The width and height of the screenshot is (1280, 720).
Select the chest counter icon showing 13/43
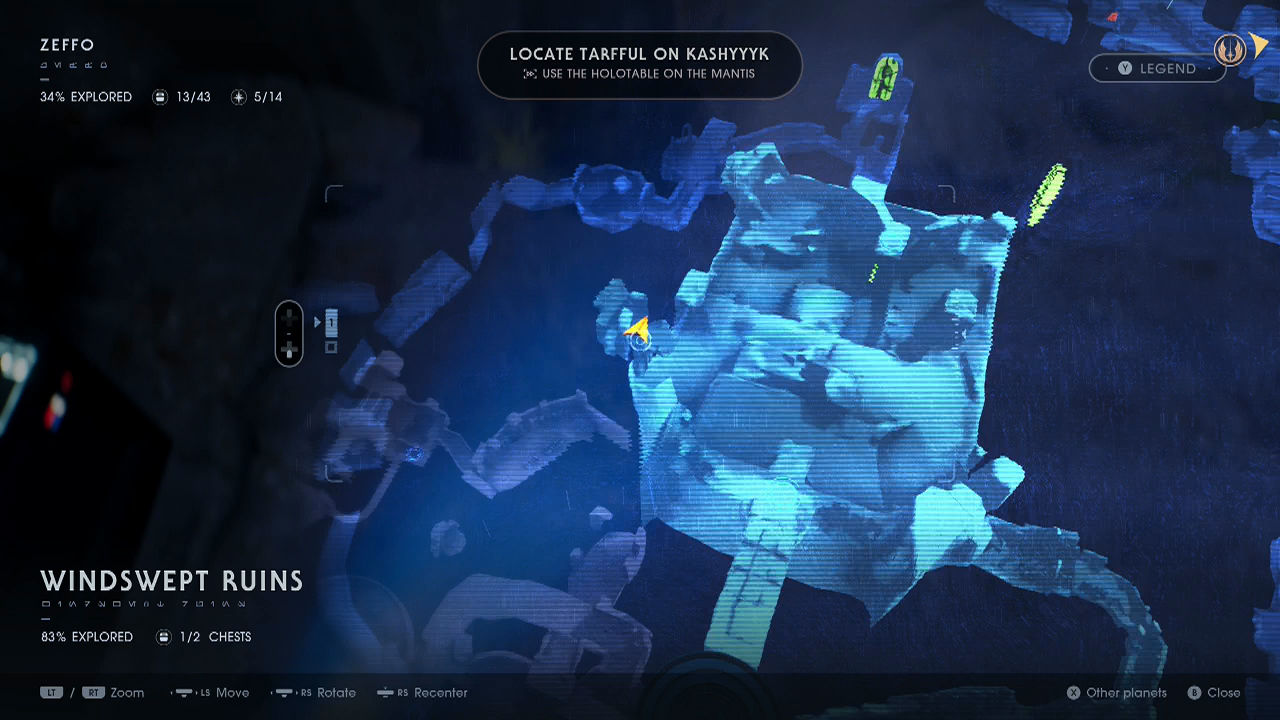(x=160, y=97)
